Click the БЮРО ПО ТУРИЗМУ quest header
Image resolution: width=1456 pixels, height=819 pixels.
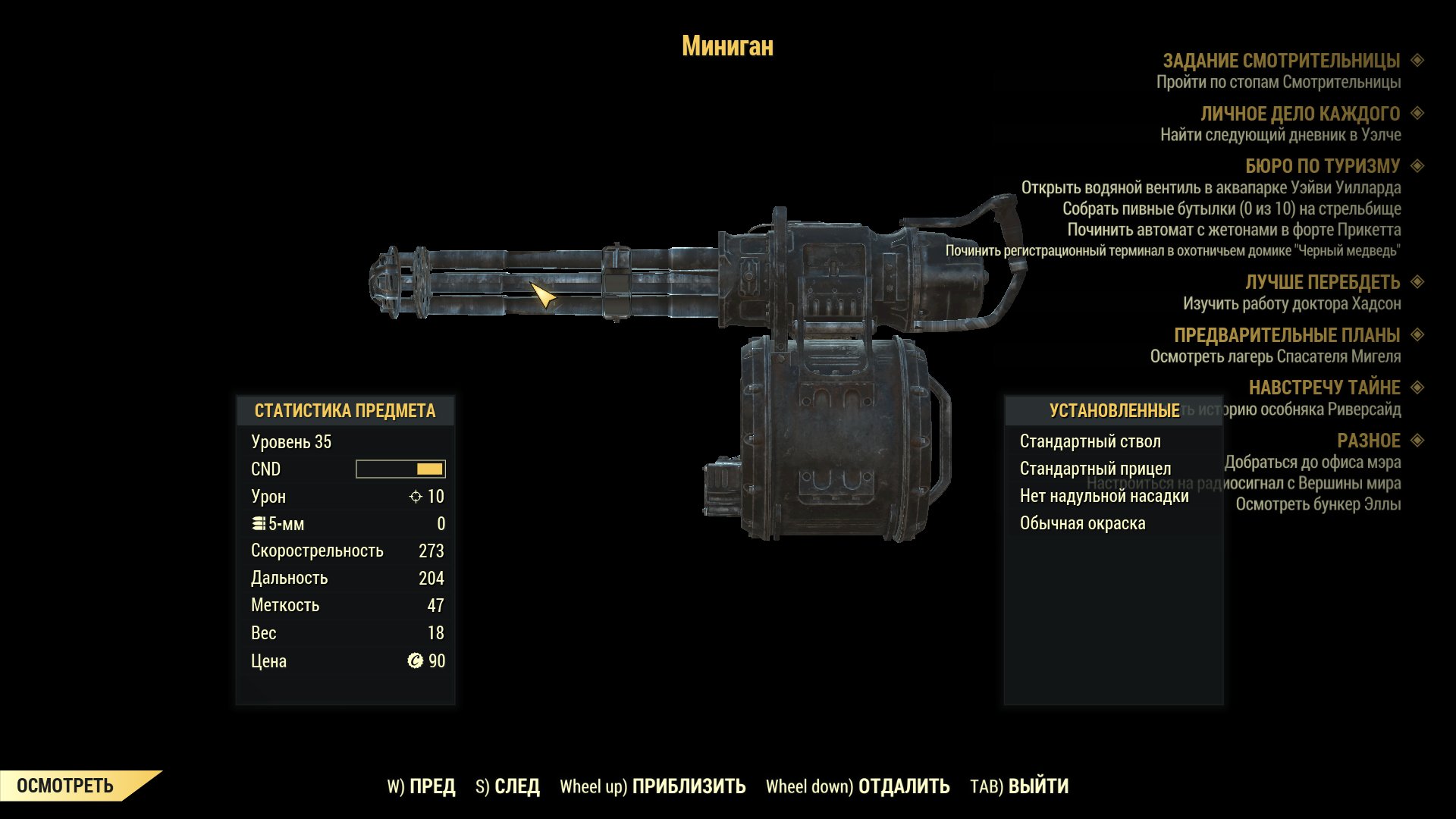1322,166
